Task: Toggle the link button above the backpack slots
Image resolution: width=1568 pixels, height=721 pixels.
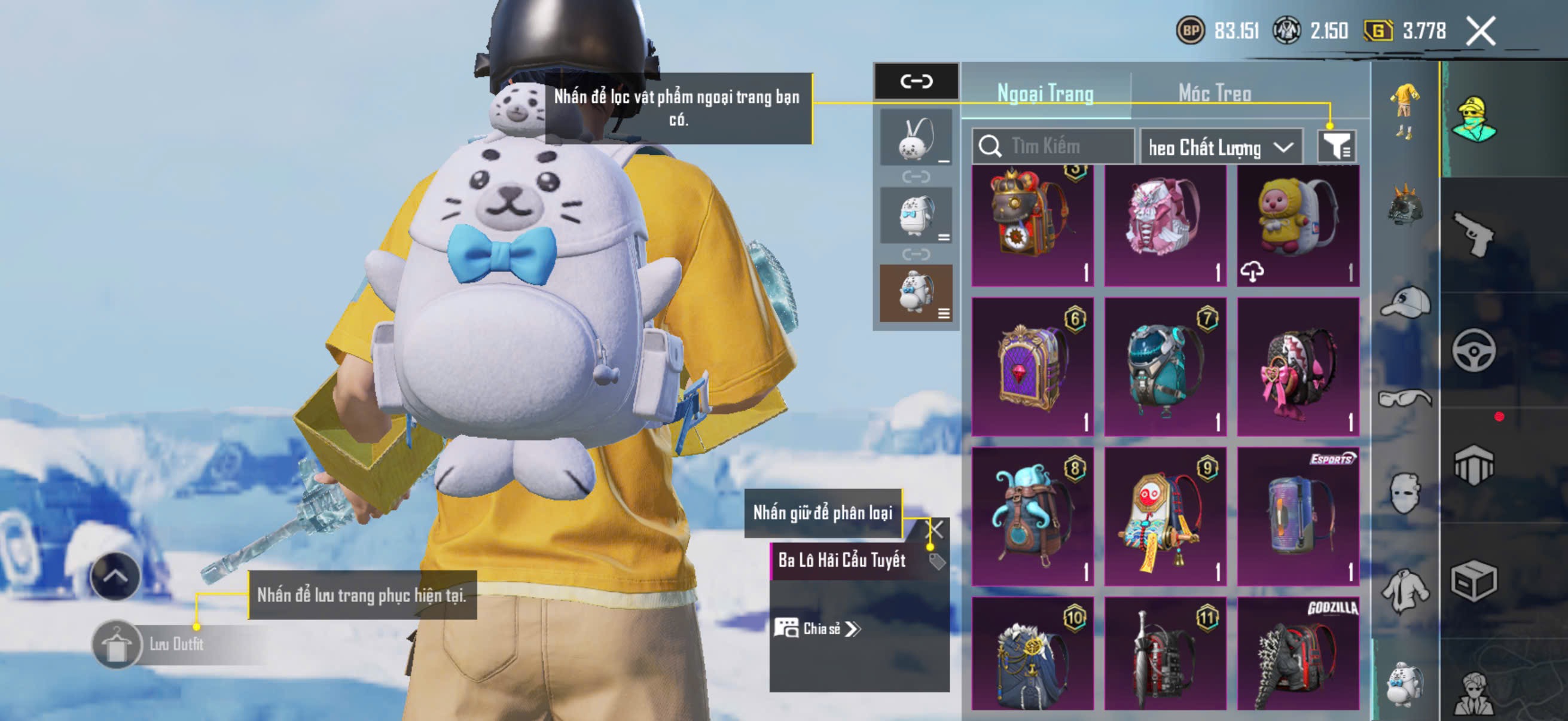Action: pyautogui.click(x=916, y=81)
